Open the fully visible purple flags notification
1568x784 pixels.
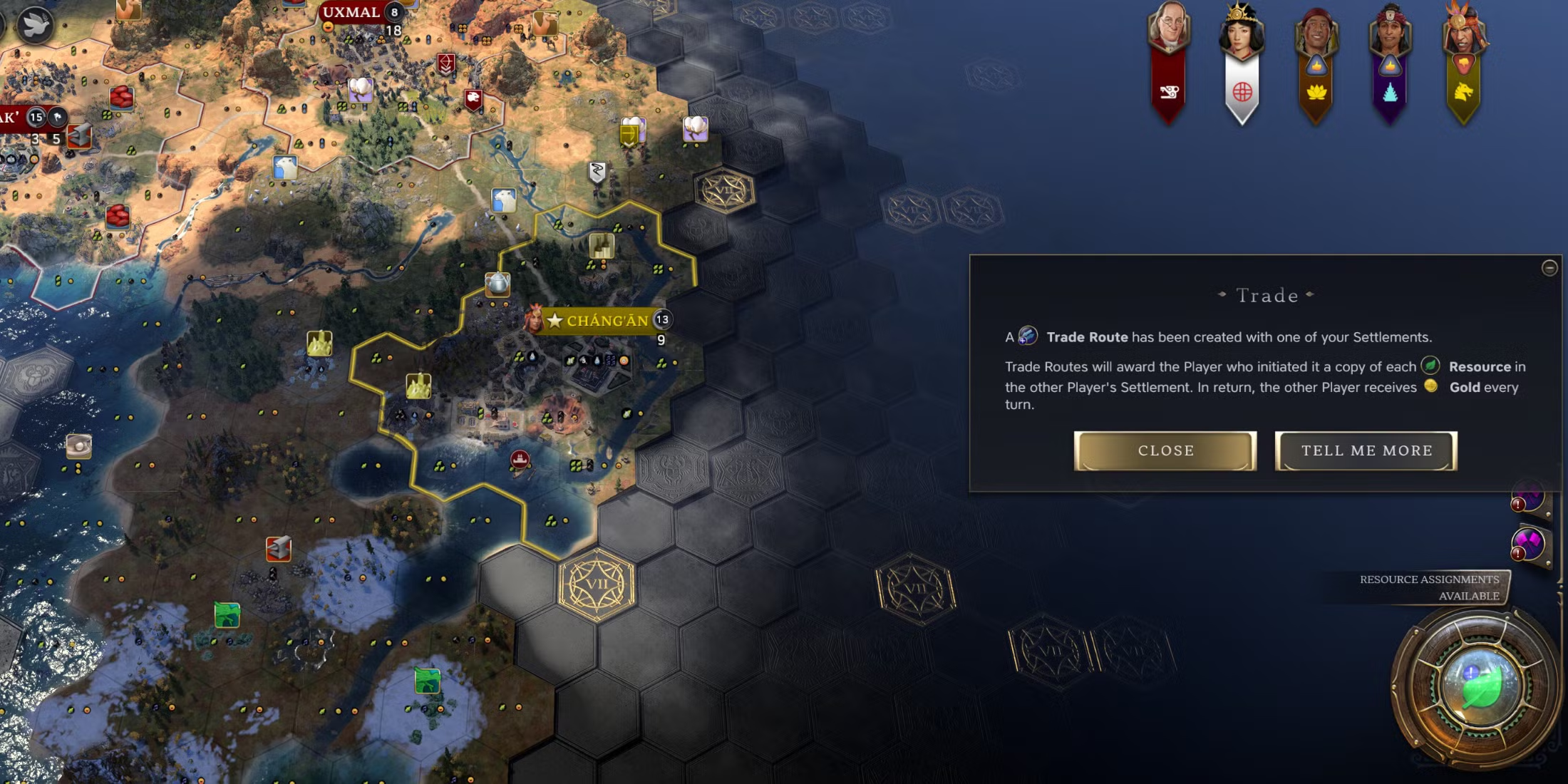coord(1529,545)
